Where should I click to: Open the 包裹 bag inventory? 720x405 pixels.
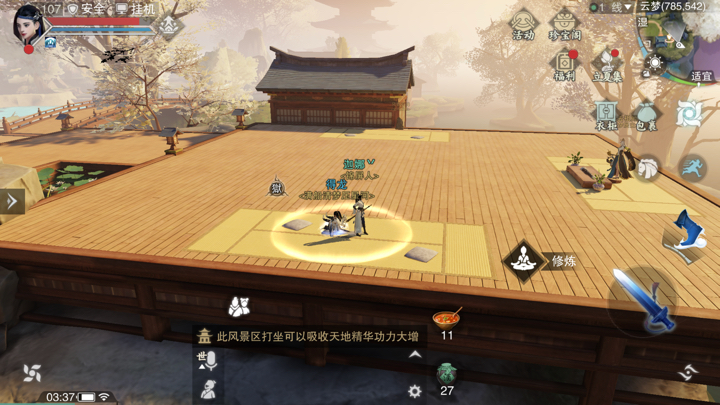click(647, 113)
